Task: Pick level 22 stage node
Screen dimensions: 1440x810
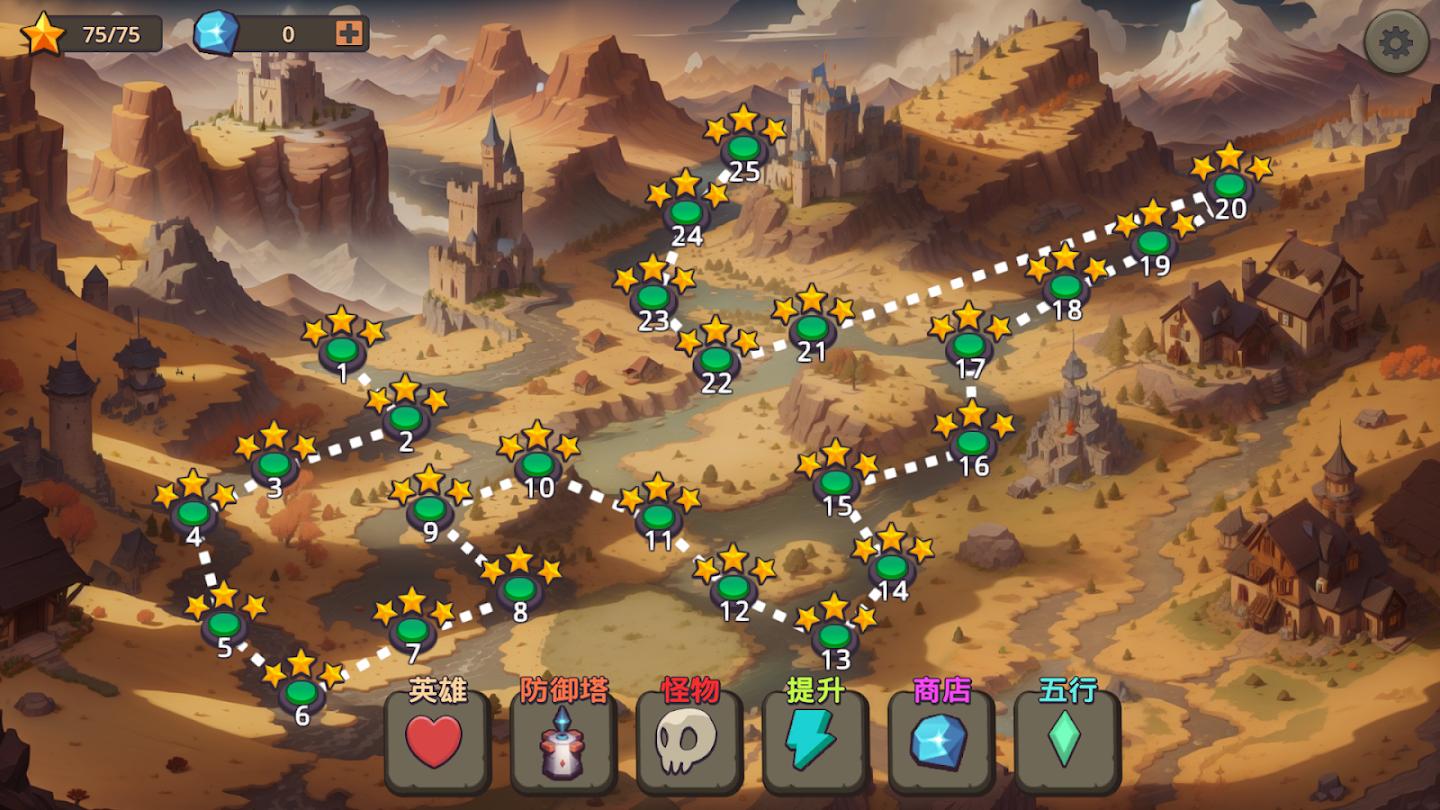Action: (x=716, y=360)
